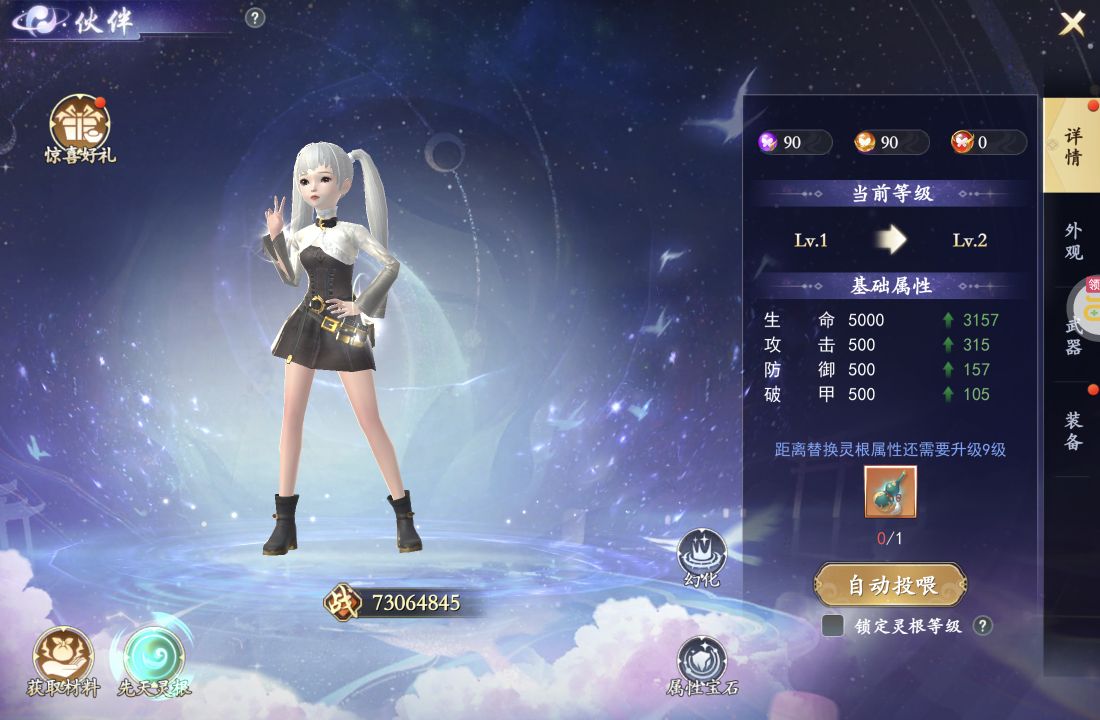
Task: Open the 惊喜好礼 gift icon
Action: click(x=80, y=128)
